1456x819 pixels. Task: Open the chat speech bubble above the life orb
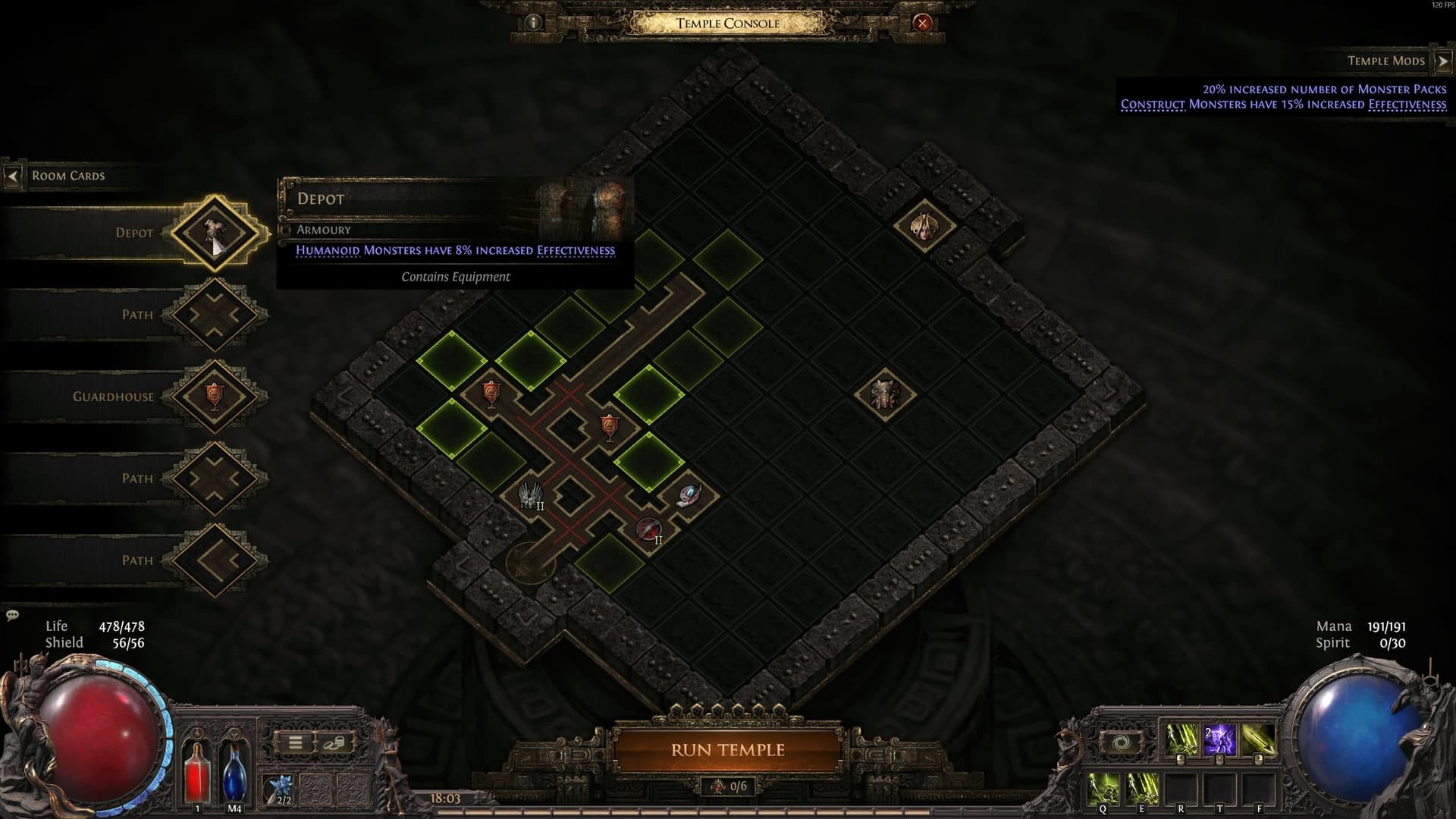tap(13, 616)
